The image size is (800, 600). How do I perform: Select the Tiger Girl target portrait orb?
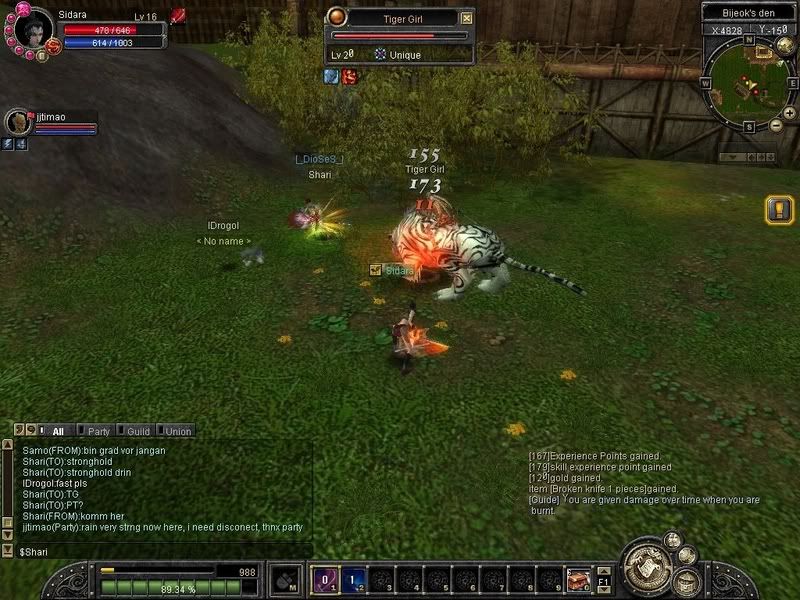(338, 17)
